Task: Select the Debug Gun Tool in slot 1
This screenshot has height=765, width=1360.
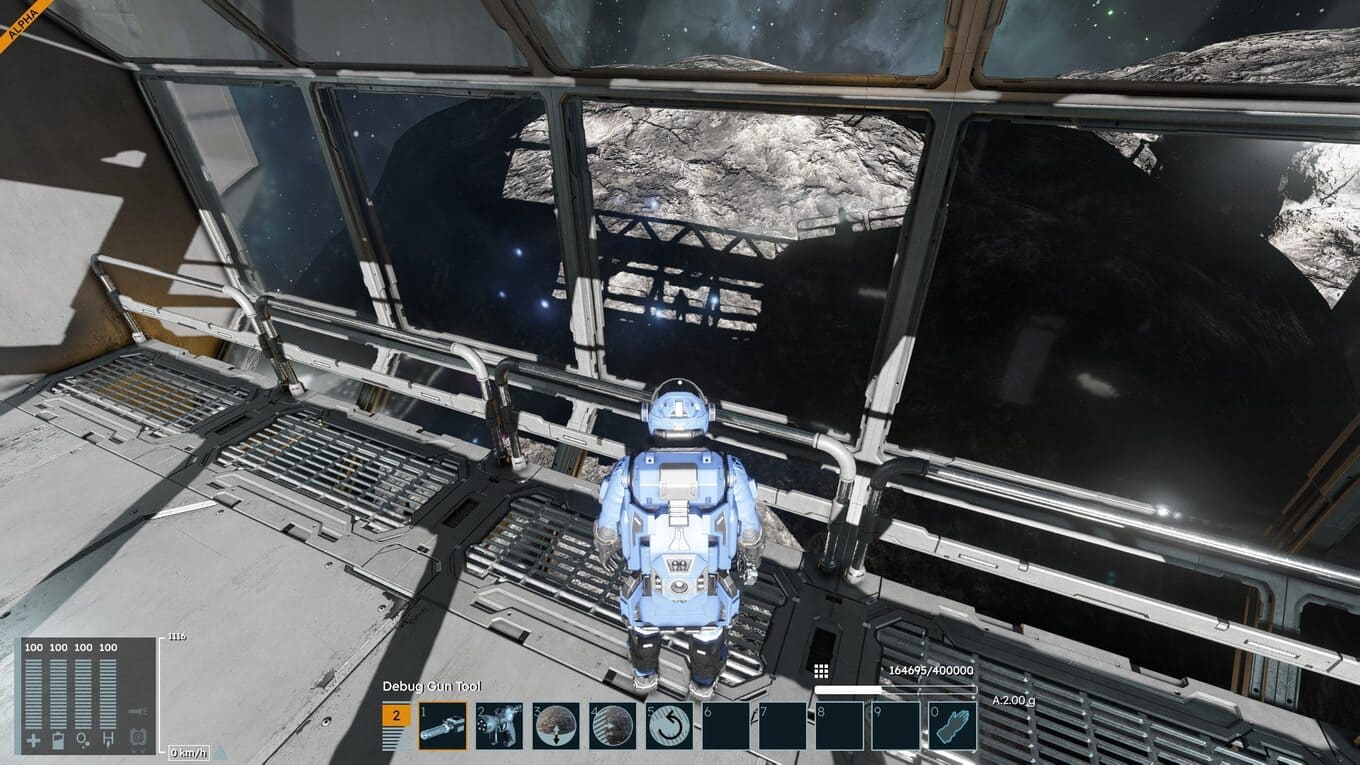Action: pyautogui.click(x=442, y=726)
